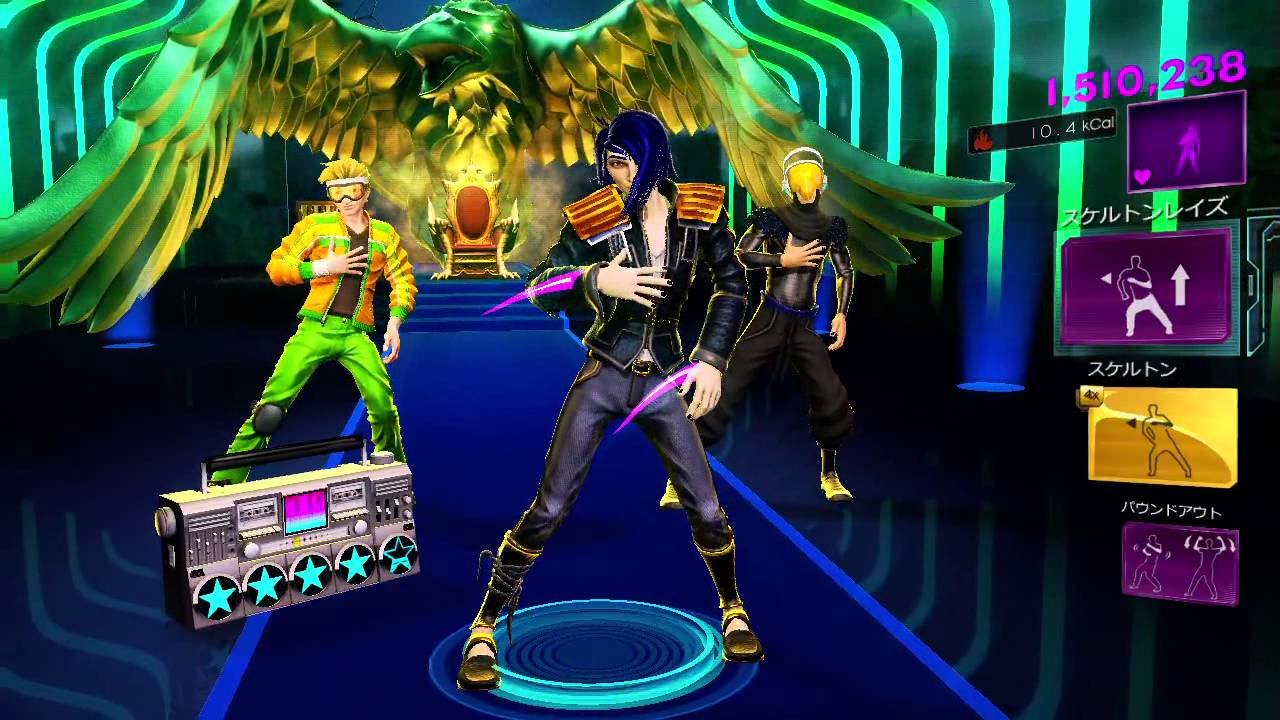Click the left arrow on the gold move card

1131,423
